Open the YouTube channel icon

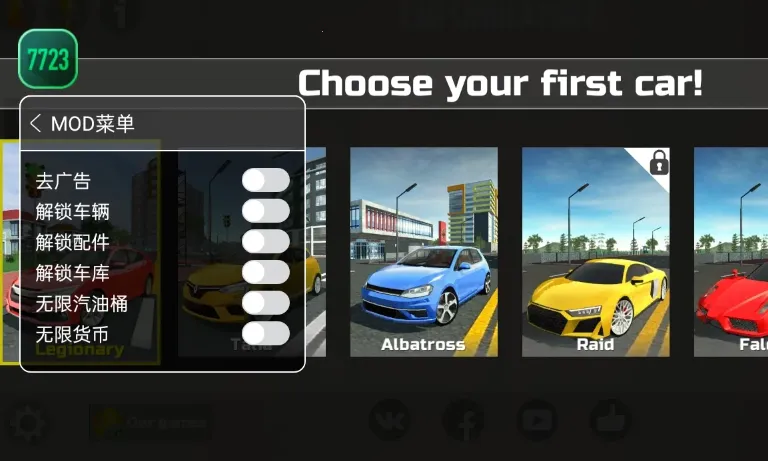537,420
